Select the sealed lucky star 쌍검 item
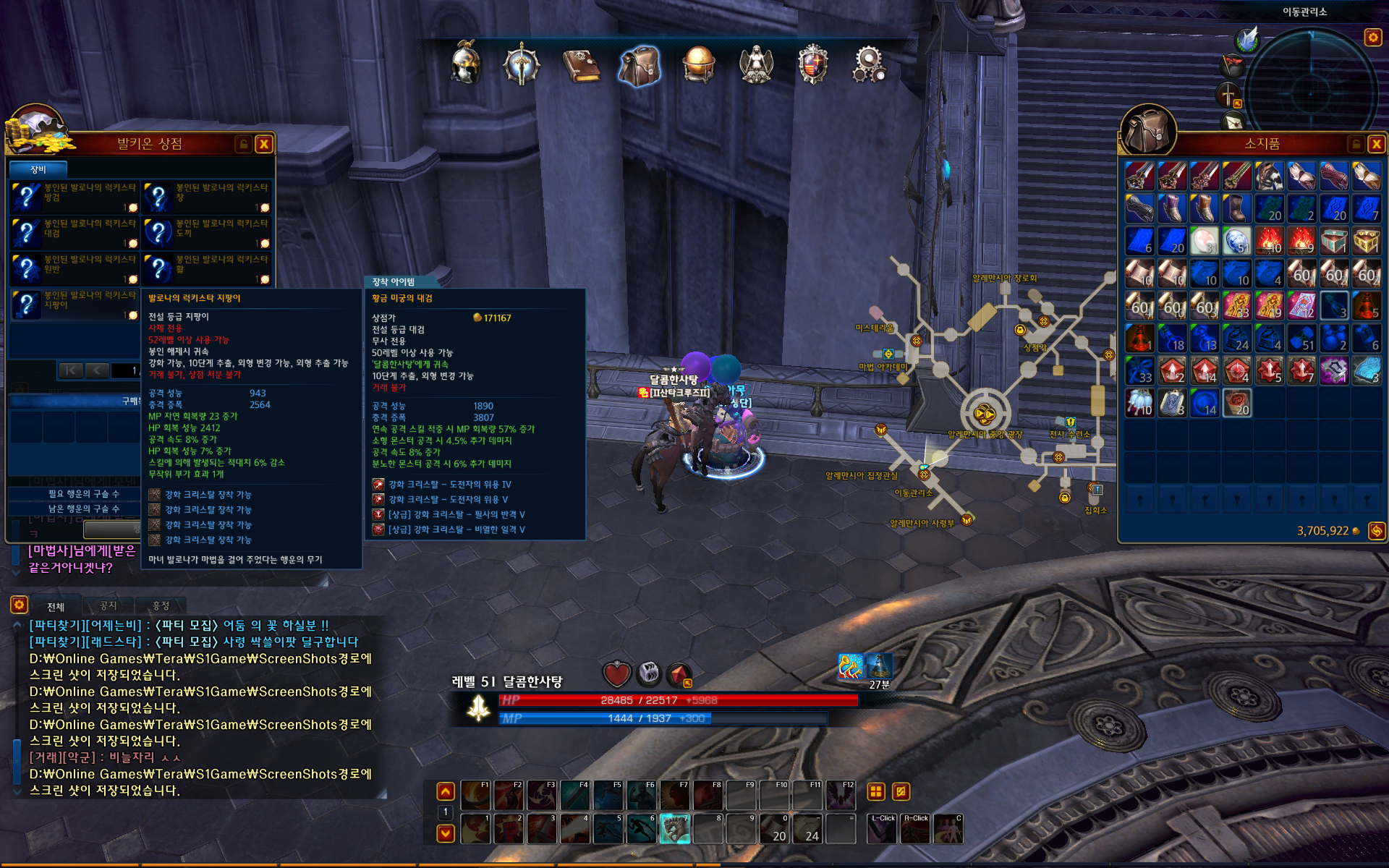1389x868 pixels. pos(75,196)
